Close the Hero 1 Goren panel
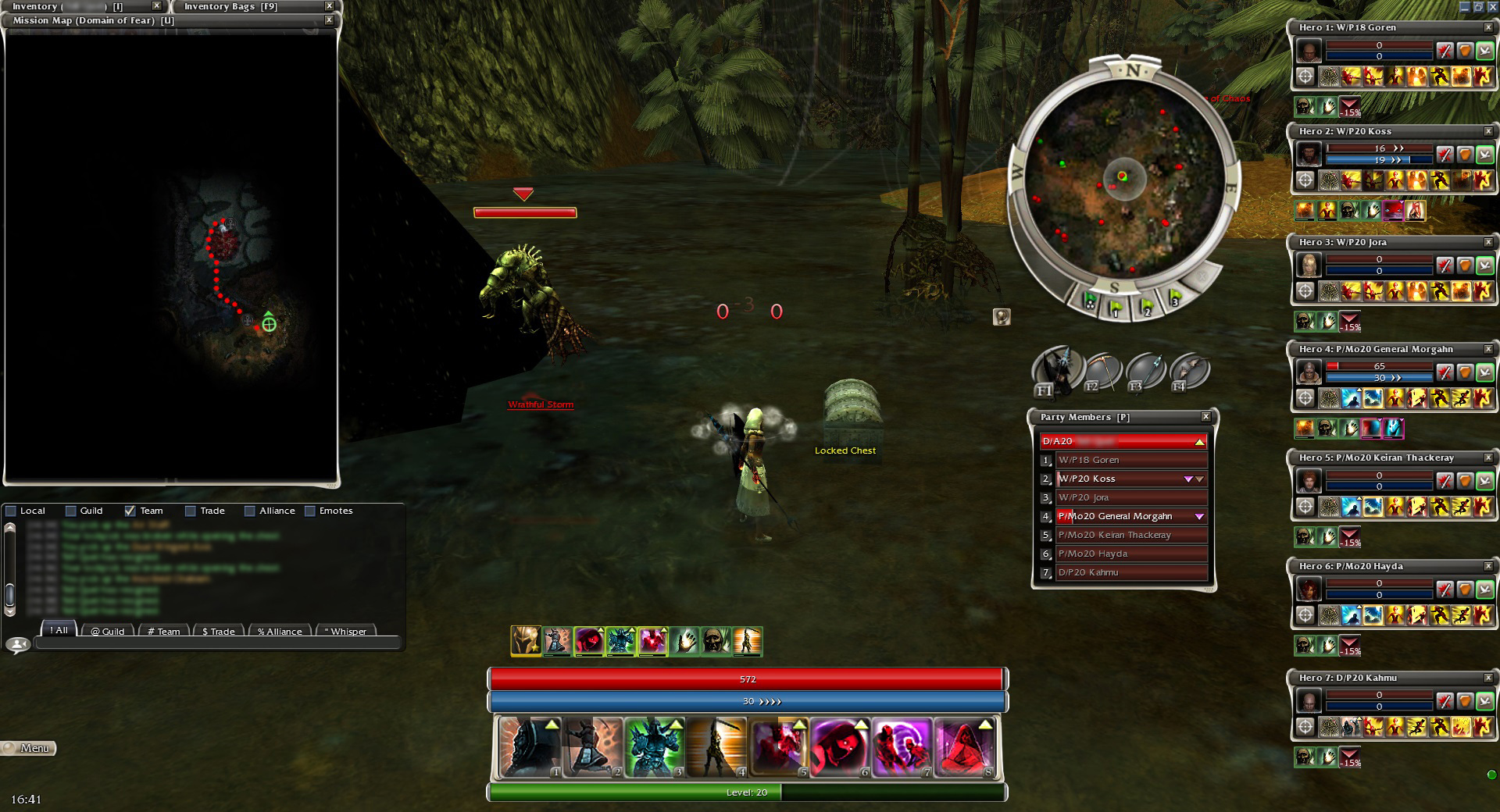1500x812 pixels. pyautogui.click(x=1488, y=27)
